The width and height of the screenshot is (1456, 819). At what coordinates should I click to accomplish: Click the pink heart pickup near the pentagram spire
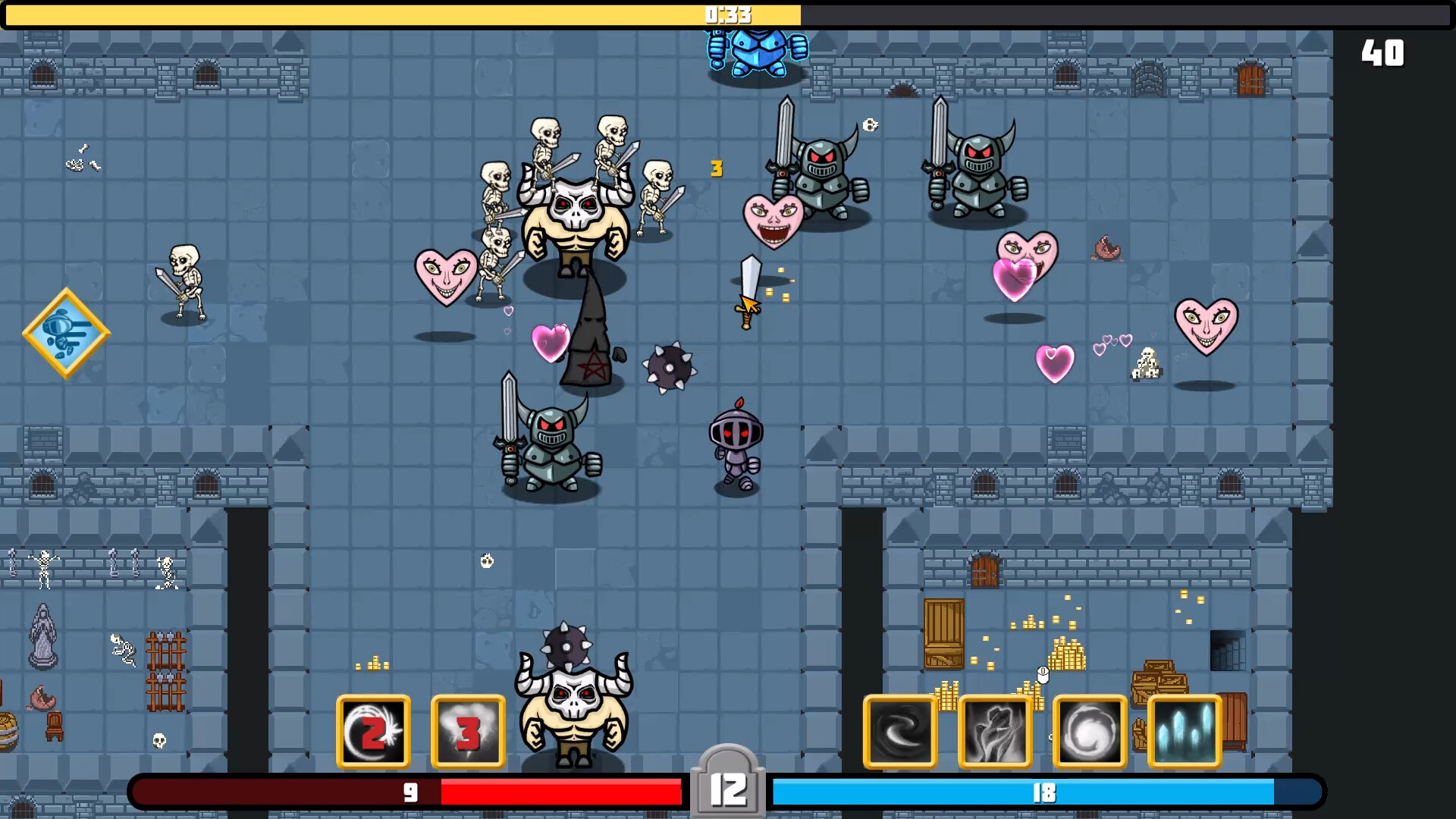[x=551, y=343]
